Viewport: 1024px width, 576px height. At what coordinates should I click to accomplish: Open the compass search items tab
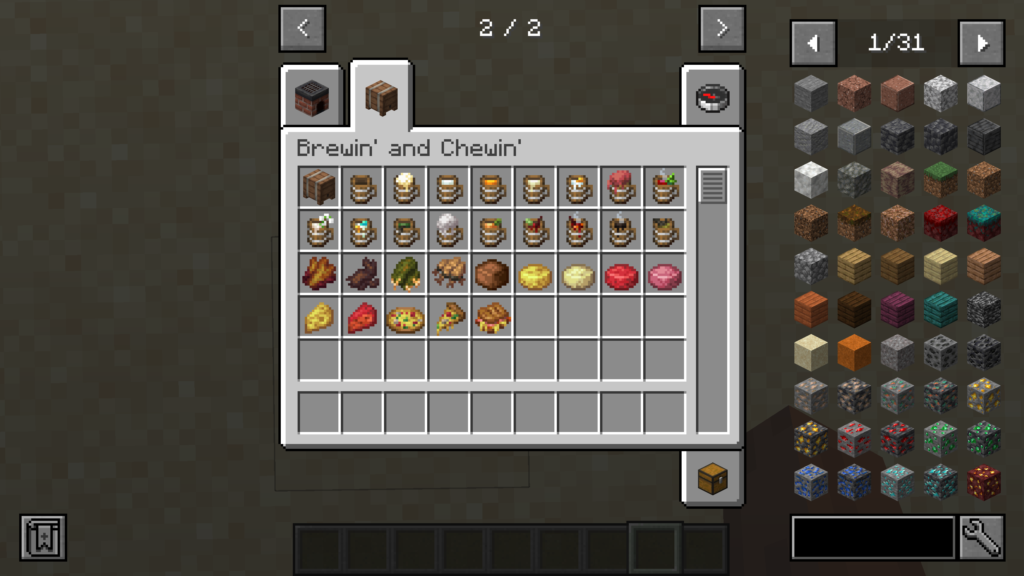(x=712, y=97)
